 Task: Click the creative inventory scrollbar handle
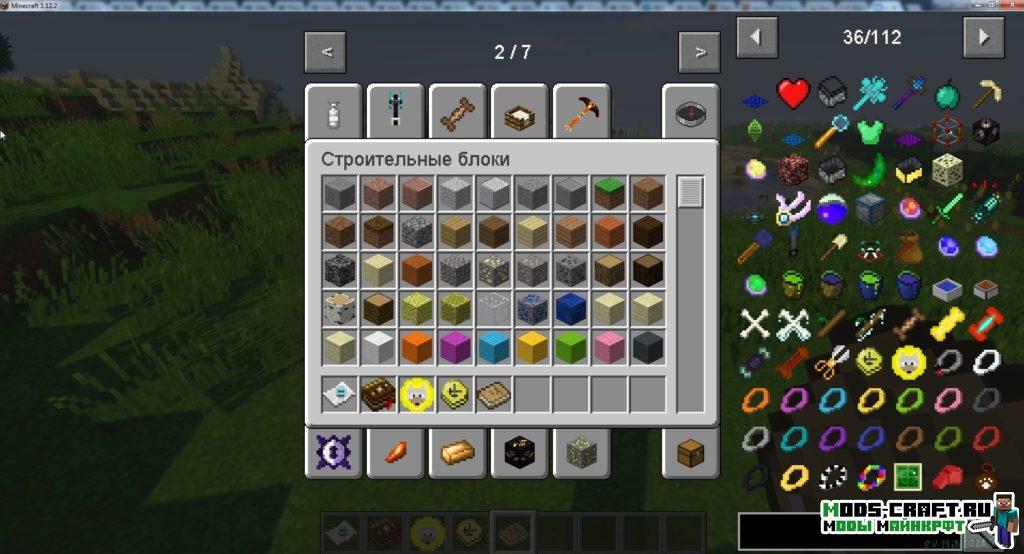[690, 192]
